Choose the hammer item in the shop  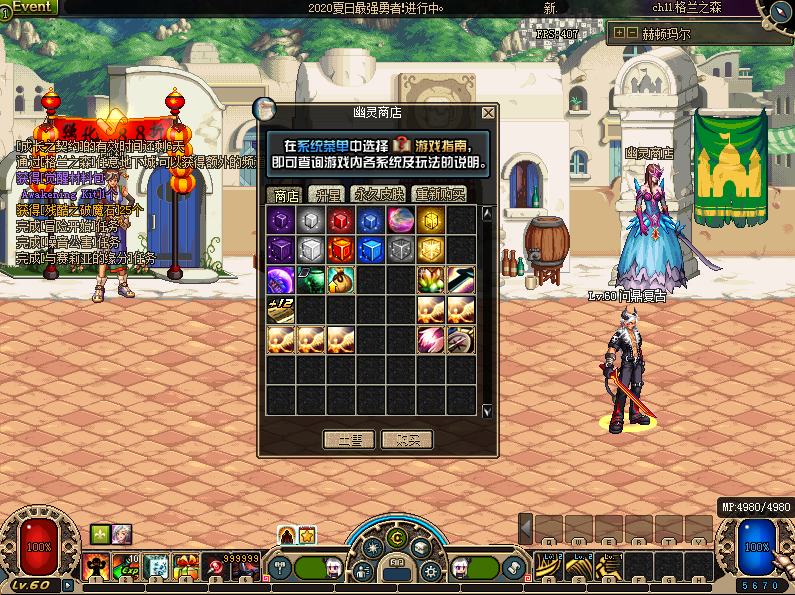coord(461,280)
